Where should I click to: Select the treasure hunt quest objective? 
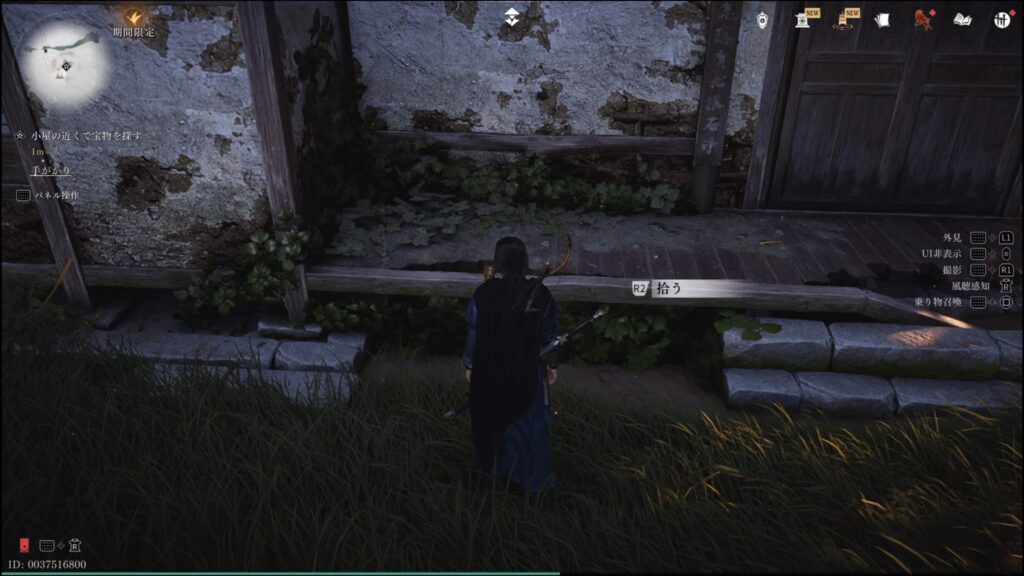coord(86,135)
